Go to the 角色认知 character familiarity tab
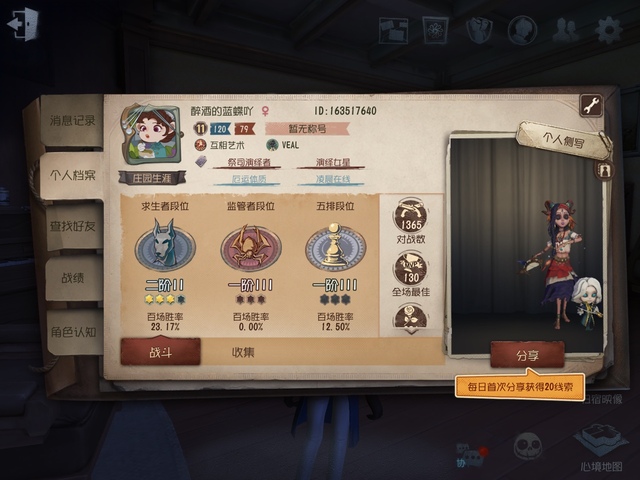The width and height of the screenshot is (640, 480). tap(72, 332)
